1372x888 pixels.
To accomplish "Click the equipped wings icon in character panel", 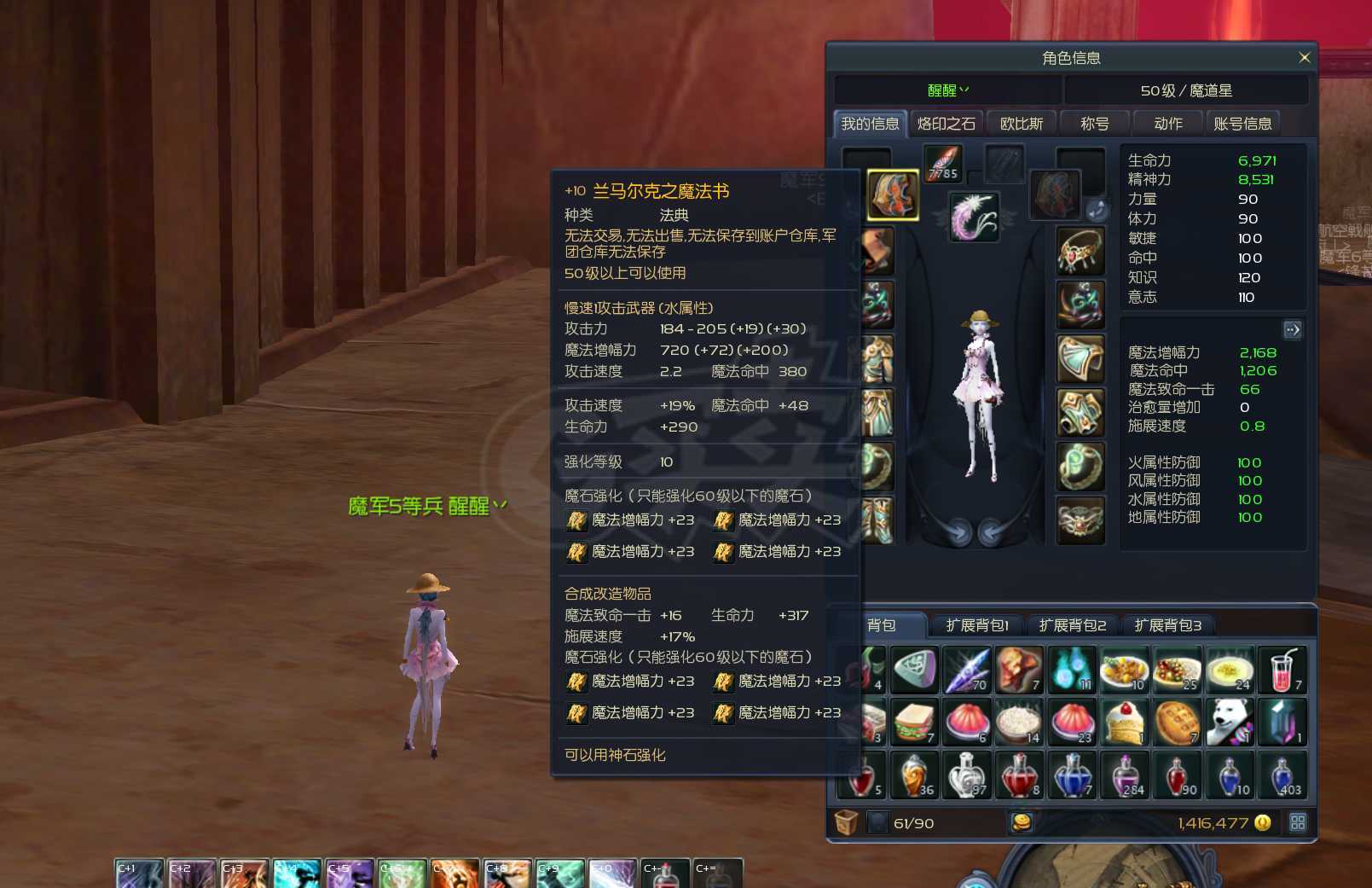I will coord(975,214).
